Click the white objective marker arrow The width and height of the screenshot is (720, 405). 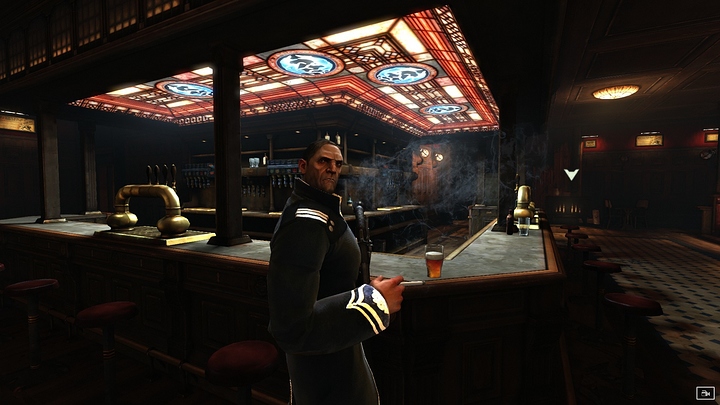point(571,175)
